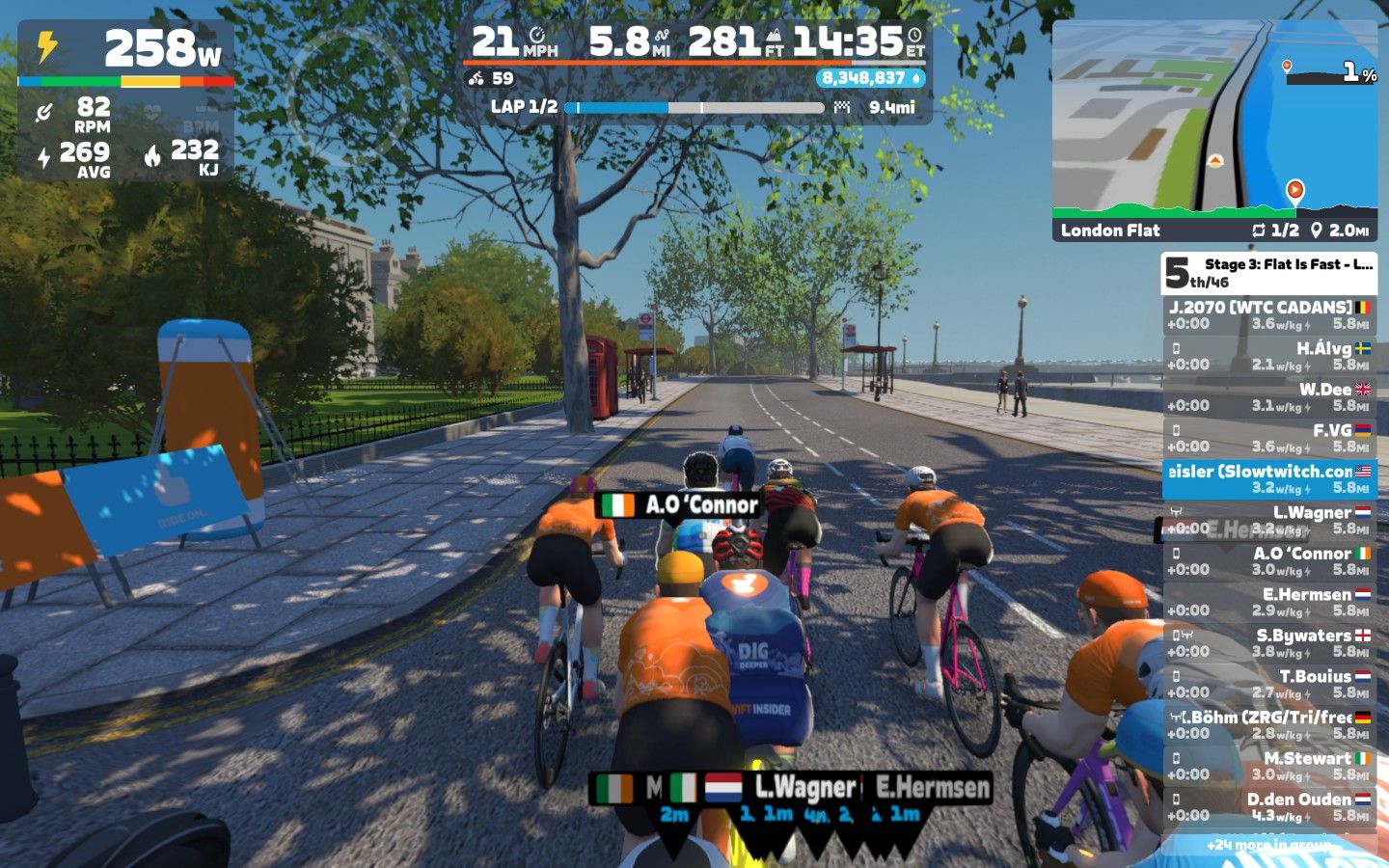The width and height of the screenshot is (1389, 868).
Task: Select D.den Ouden in the rider list
Action: [1268, 807]
